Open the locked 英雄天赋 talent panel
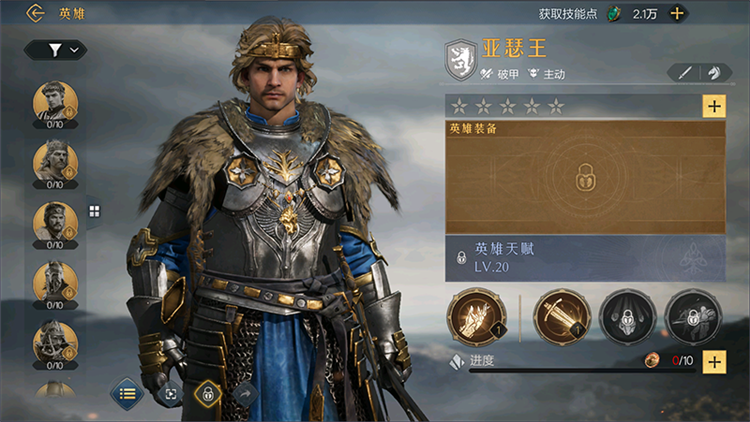 point(585,257)
